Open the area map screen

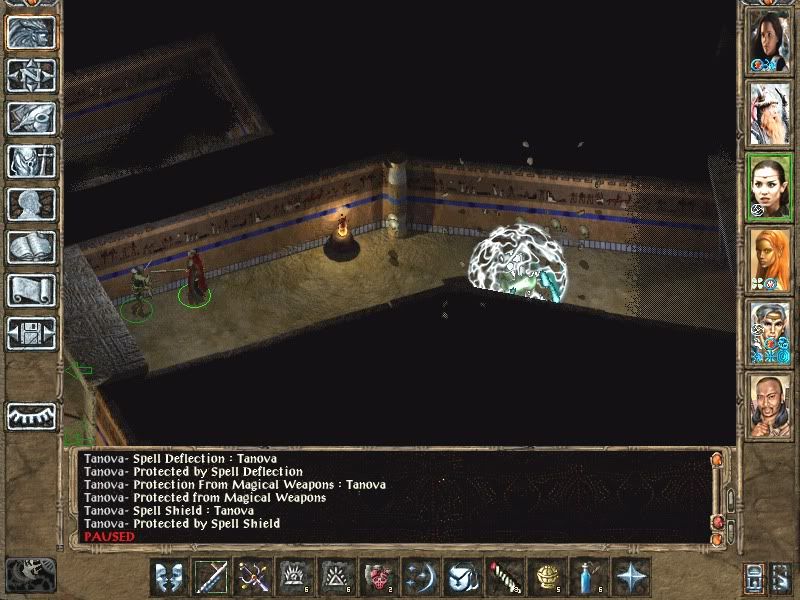pos(31,75)
